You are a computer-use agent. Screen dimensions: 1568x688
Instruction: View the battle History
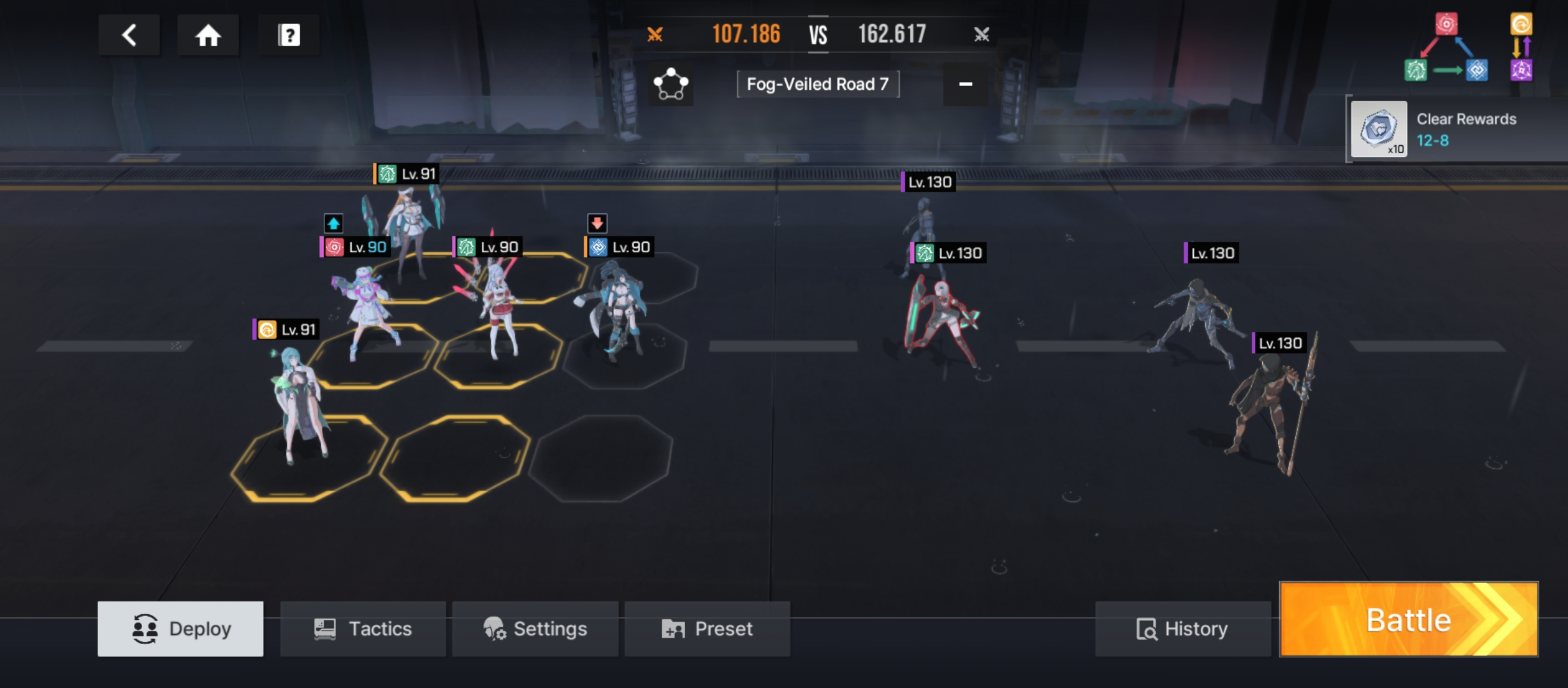pyautogui.click(x=1182, y=629)
